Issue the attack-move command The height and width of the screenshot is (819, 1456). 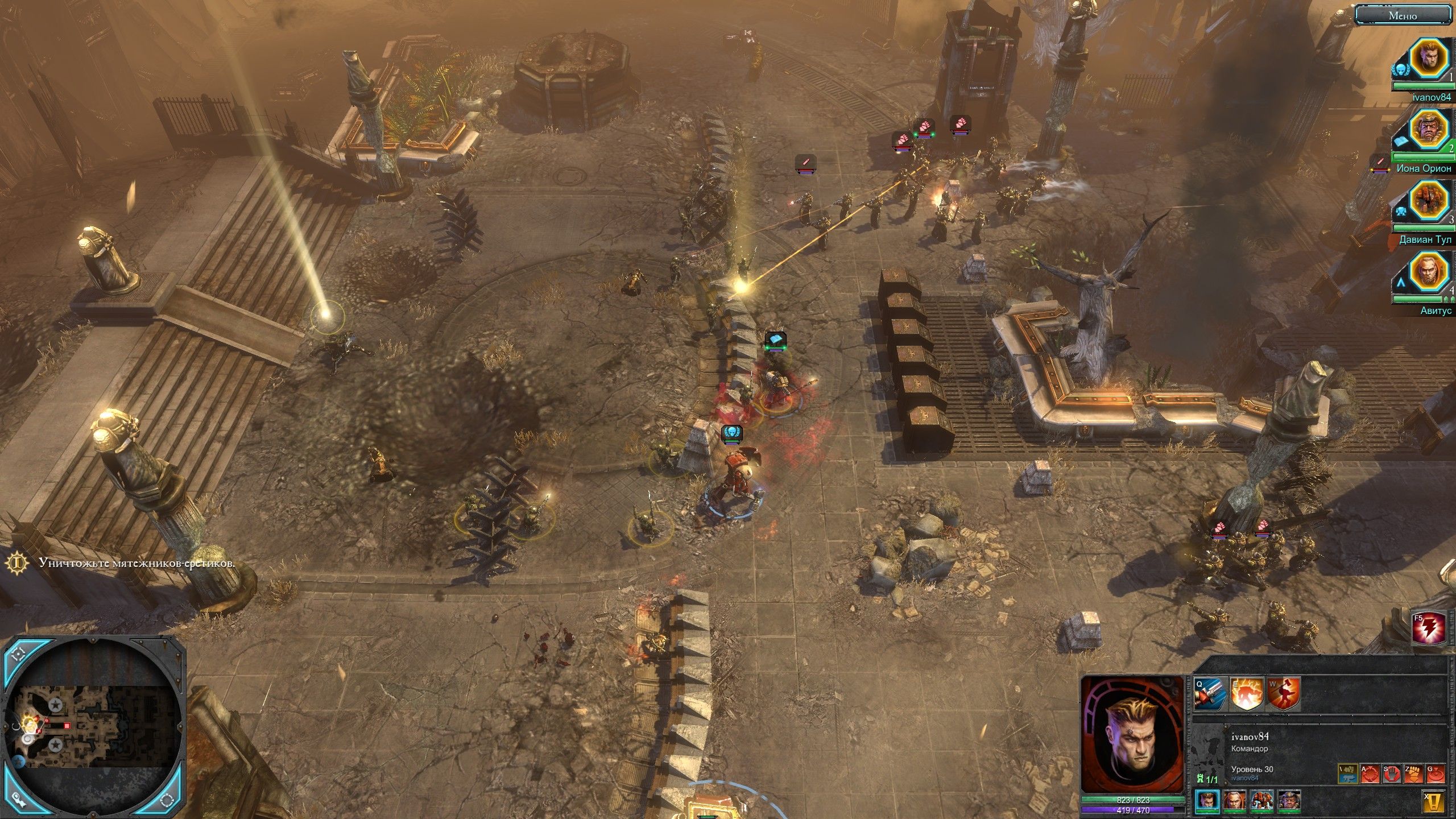click(x=1370, y=773)
